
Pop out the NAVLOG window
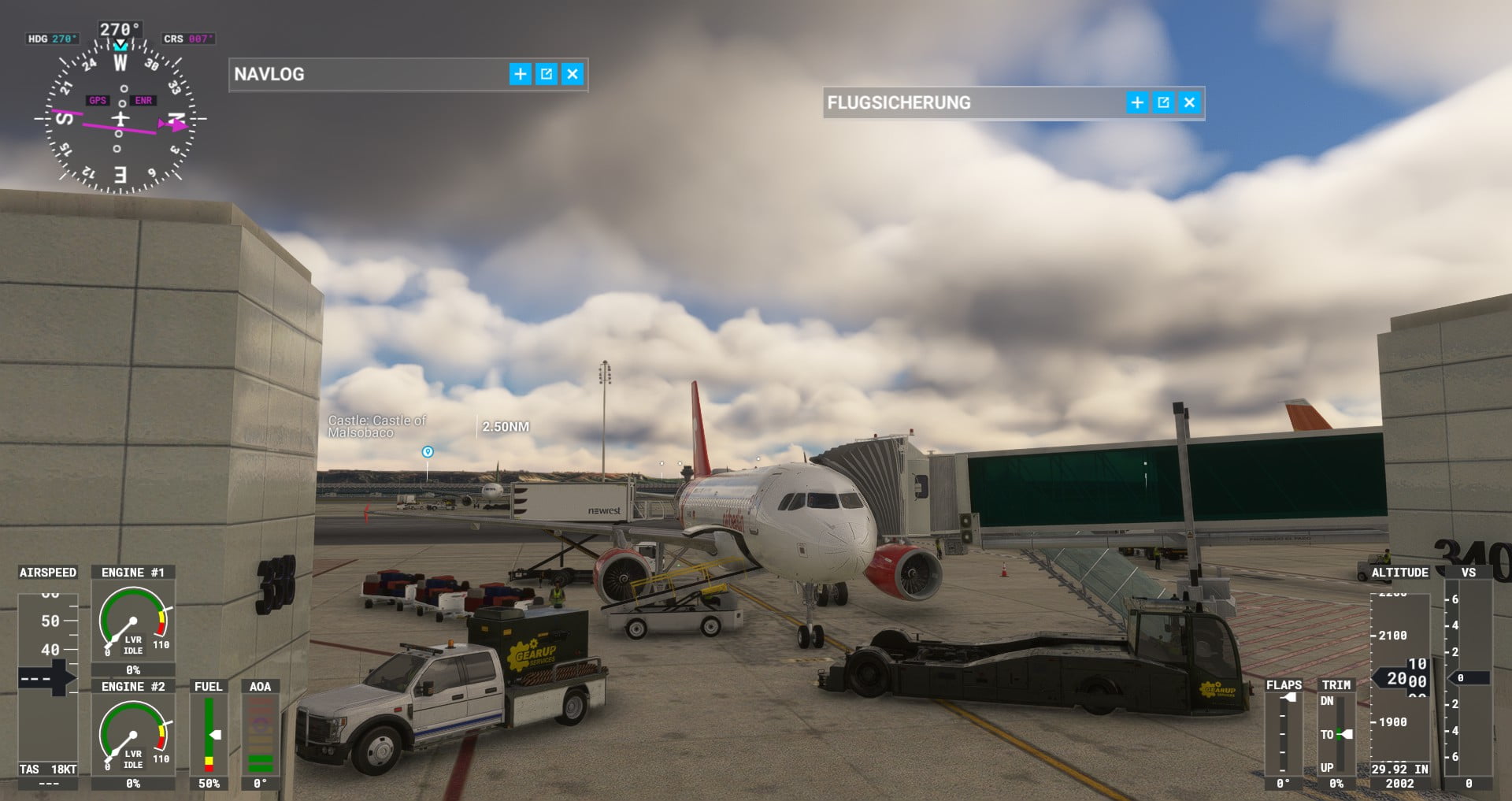point(547,74)
